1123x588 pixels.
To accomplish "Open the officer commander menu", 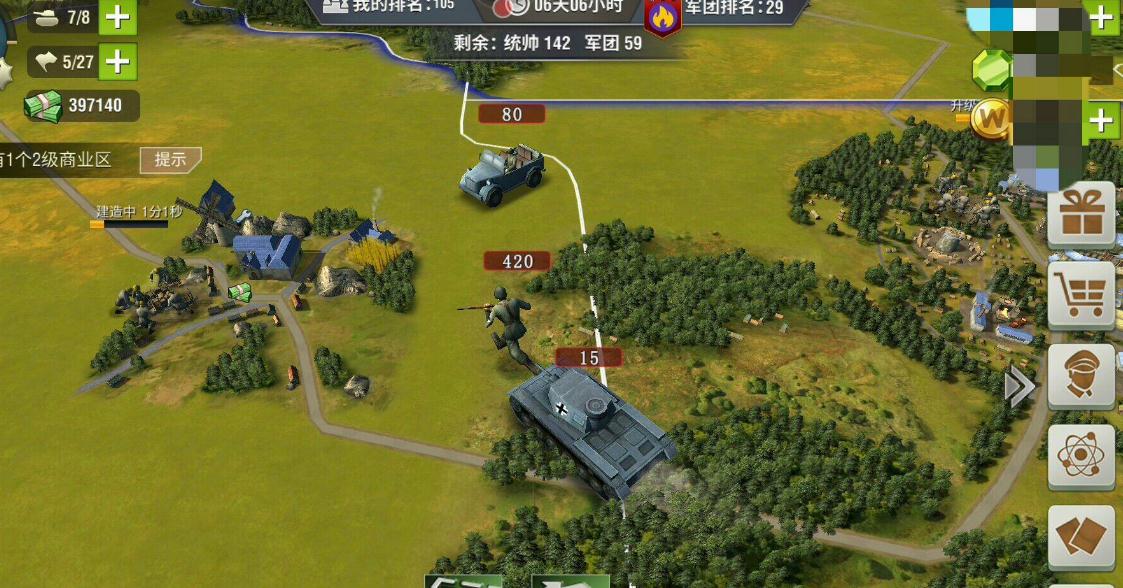I will click(x=1081, y=376).
